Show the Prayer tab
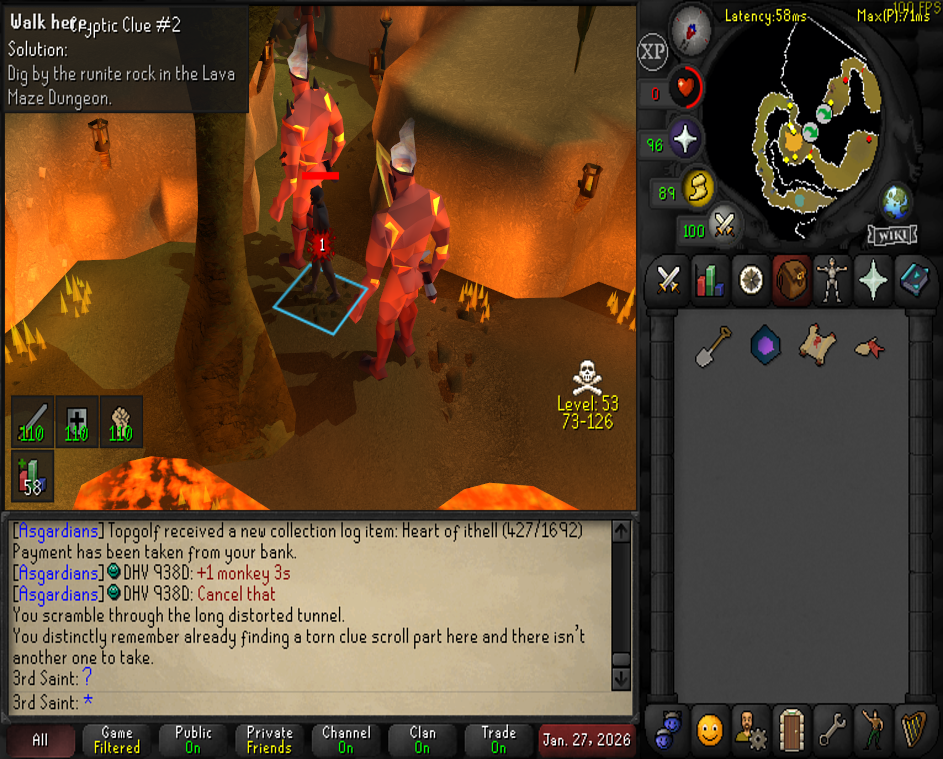The width and height of the screenshot is (943, 759). click(x=873, y=279)
